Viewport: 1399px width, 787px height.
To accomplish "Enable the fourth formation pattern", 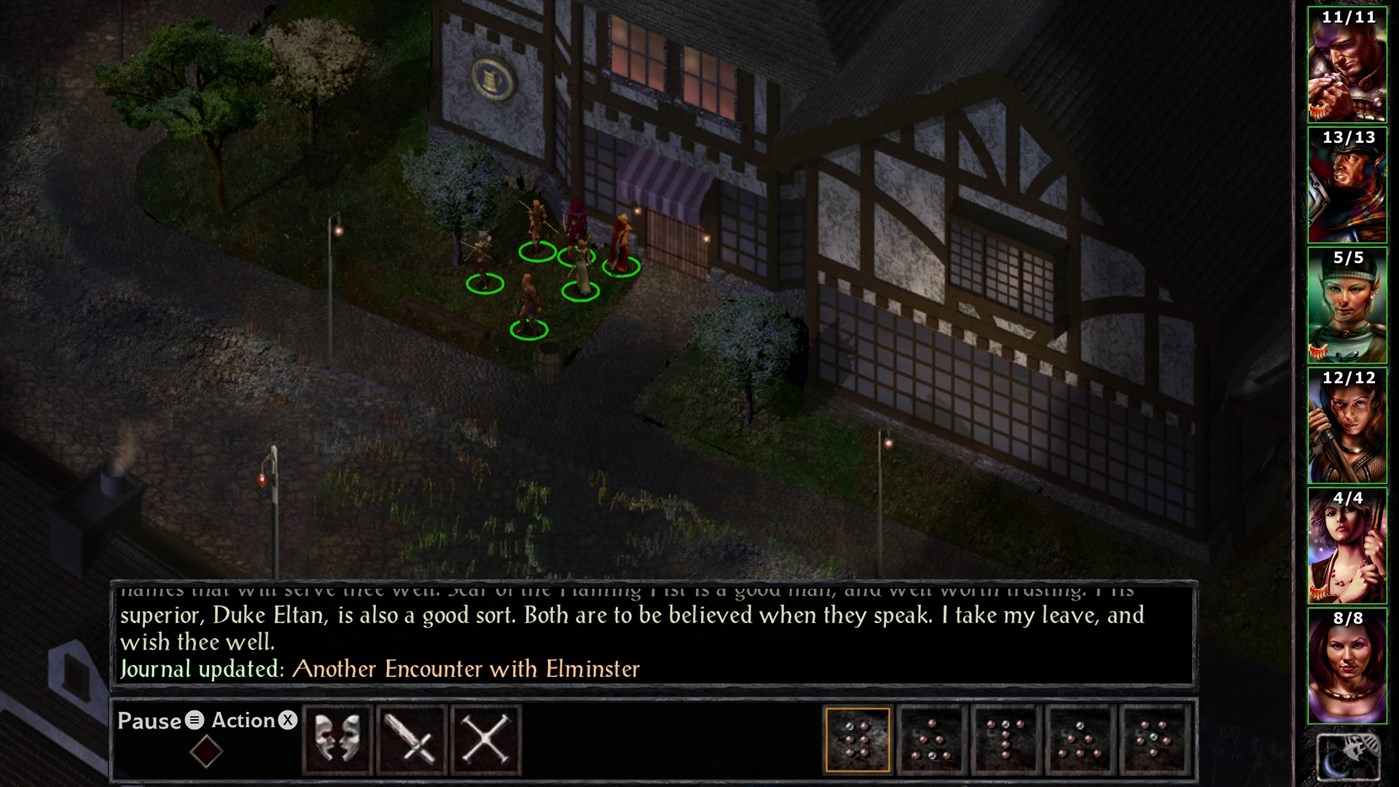I will pos(1080,740).
